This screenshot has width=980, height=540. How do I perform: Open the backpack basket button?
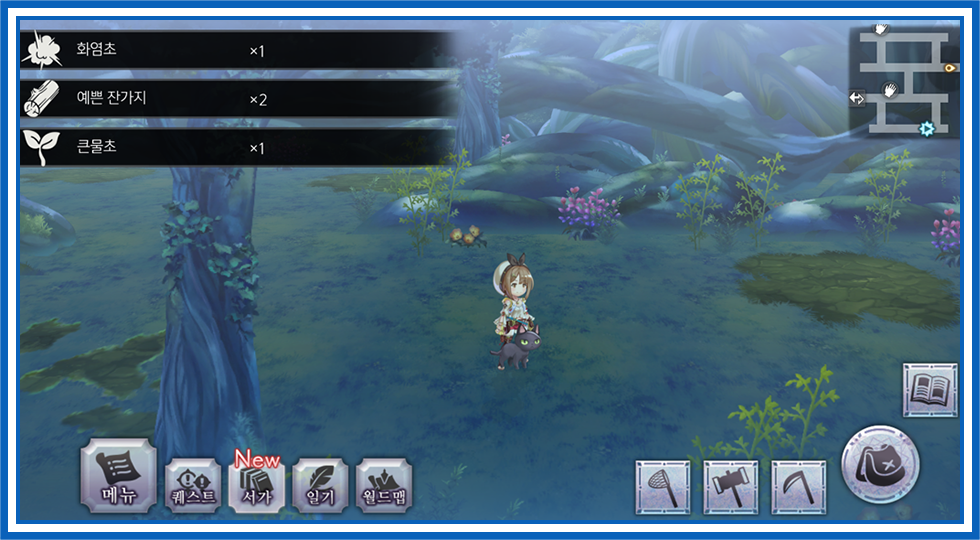coord(880,465)
